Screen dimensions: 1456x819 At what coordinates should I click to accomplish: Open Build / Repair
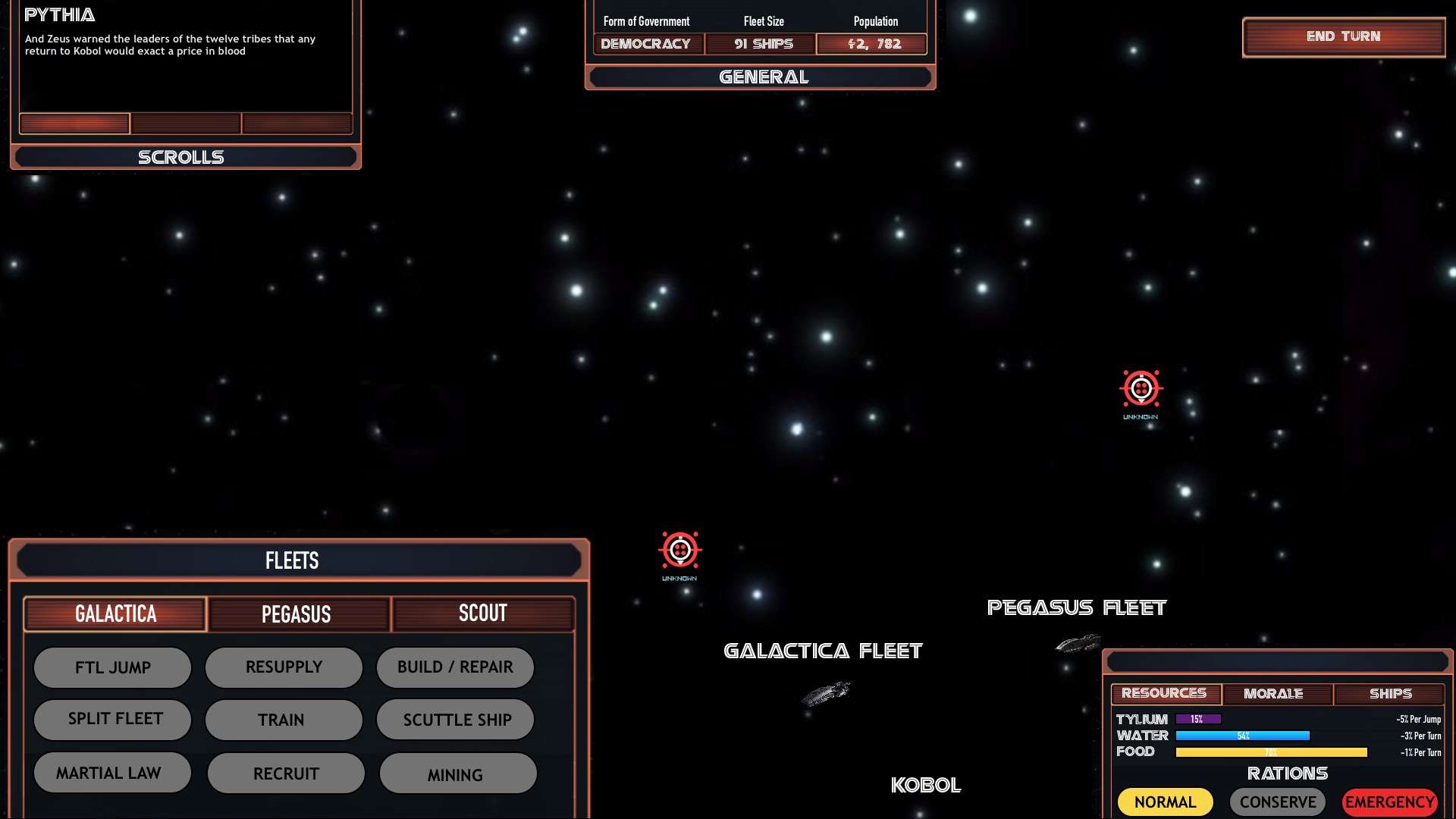point(455,667)
